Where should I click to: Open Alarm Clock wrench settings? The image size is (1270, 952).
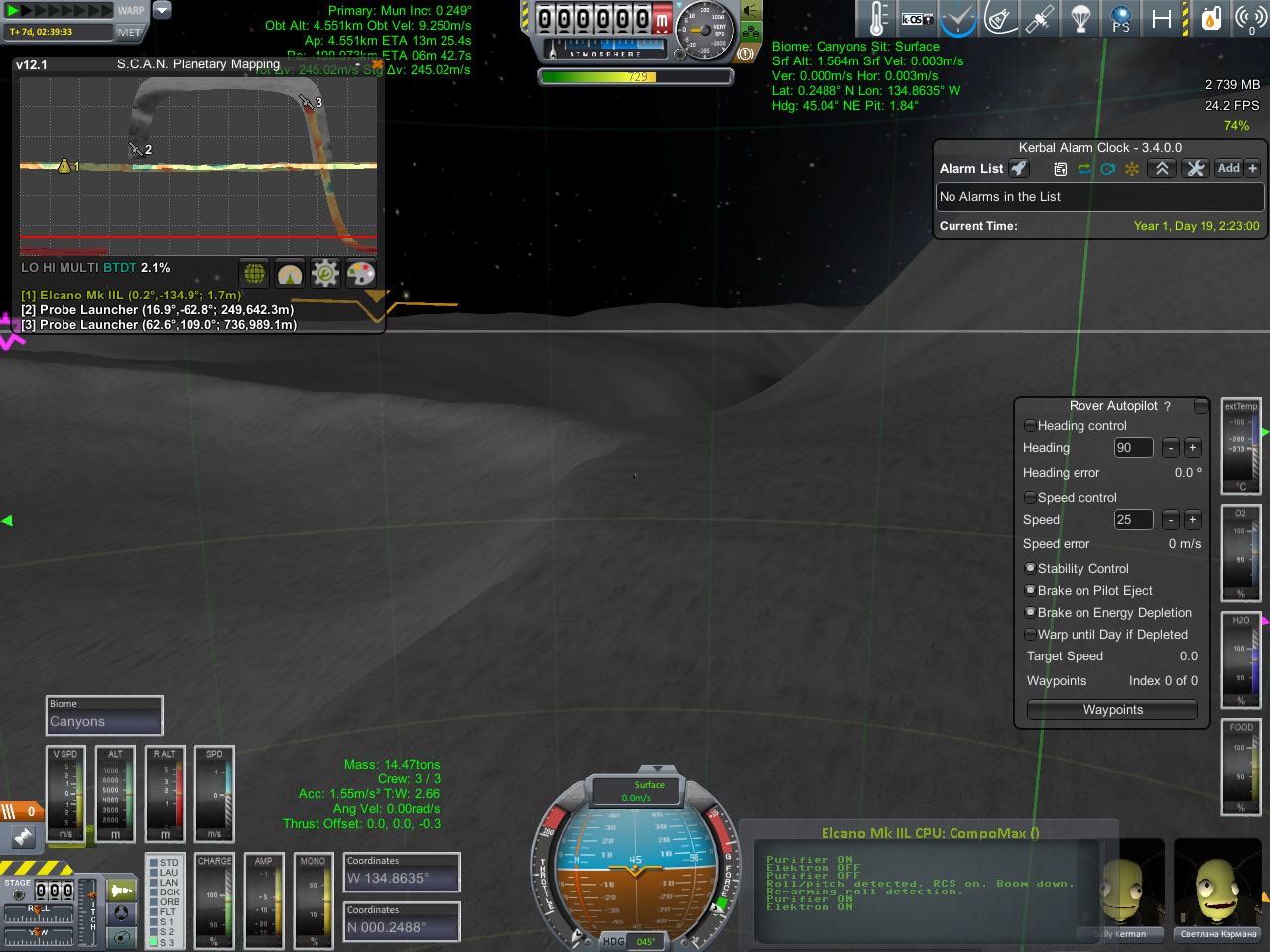[x=1196, y=169]
